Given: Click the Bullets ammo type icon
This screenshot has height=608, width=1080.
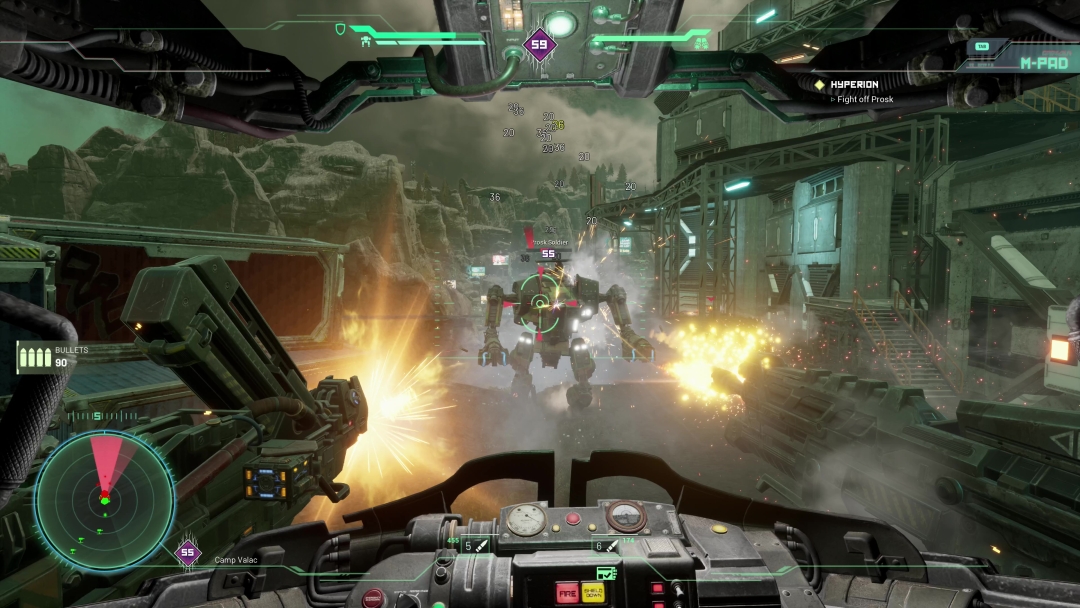Looking at the screenshot, I should point(34,357).
